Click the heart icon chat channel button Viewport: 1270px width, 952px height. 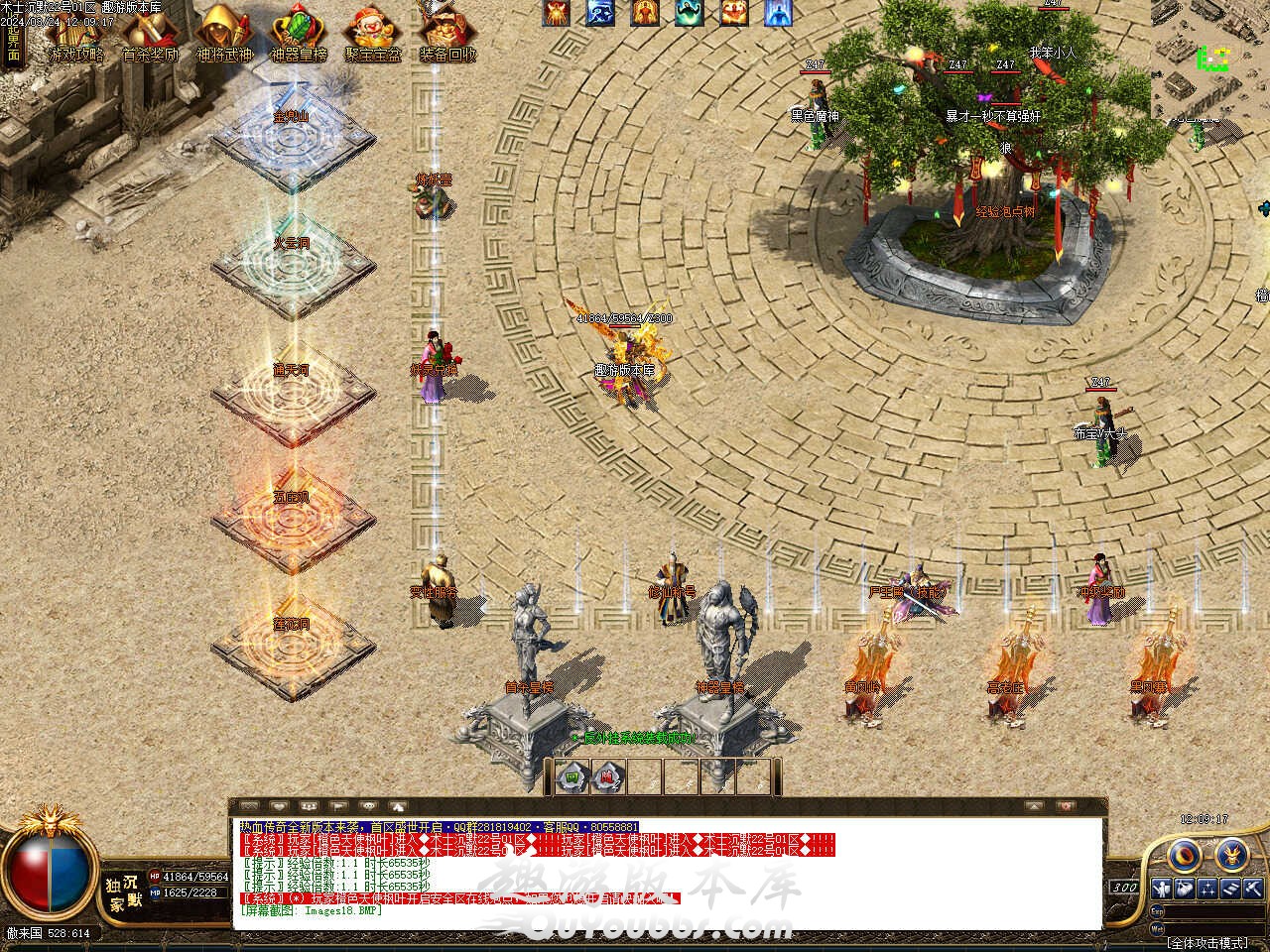pos(279,807)
